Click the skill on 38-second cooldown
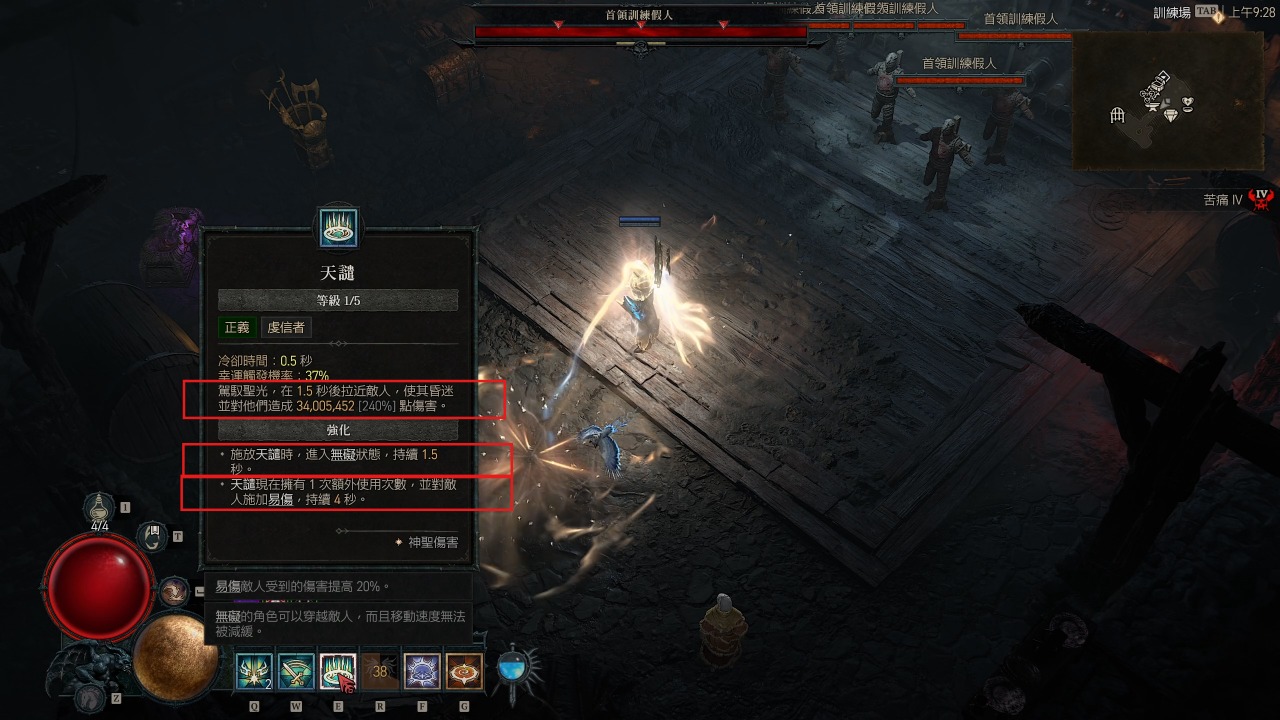 380,671
